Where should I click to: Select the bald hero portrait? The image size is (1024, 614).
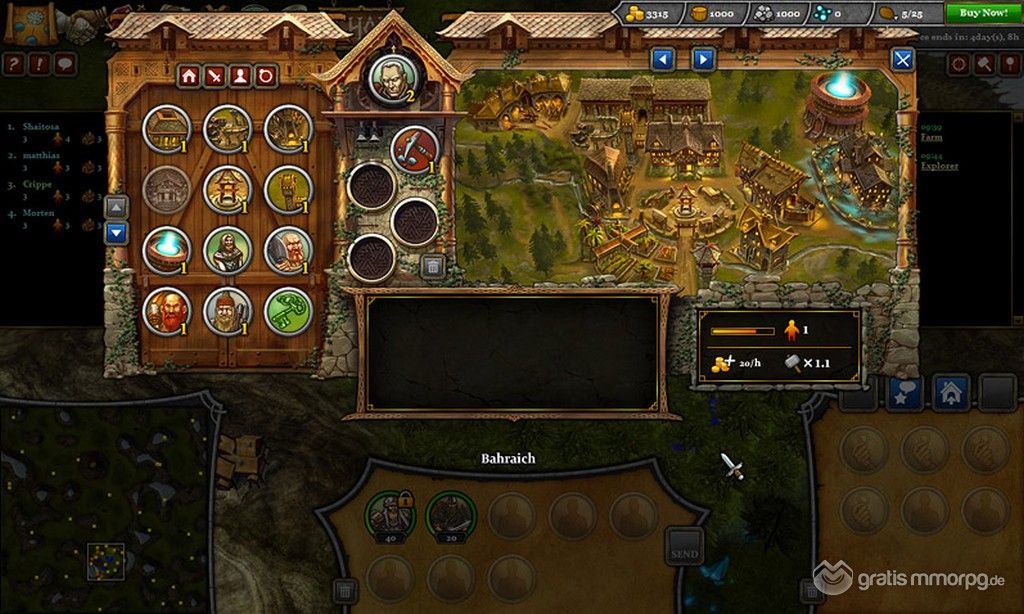point(391,78)
